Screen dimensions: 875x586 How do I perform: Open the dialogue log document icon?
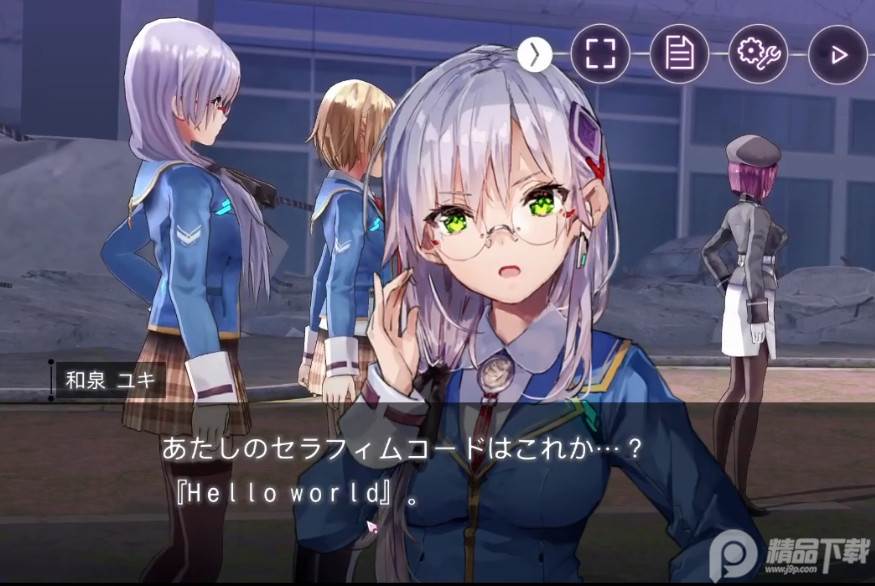click(x=679, y=54)
